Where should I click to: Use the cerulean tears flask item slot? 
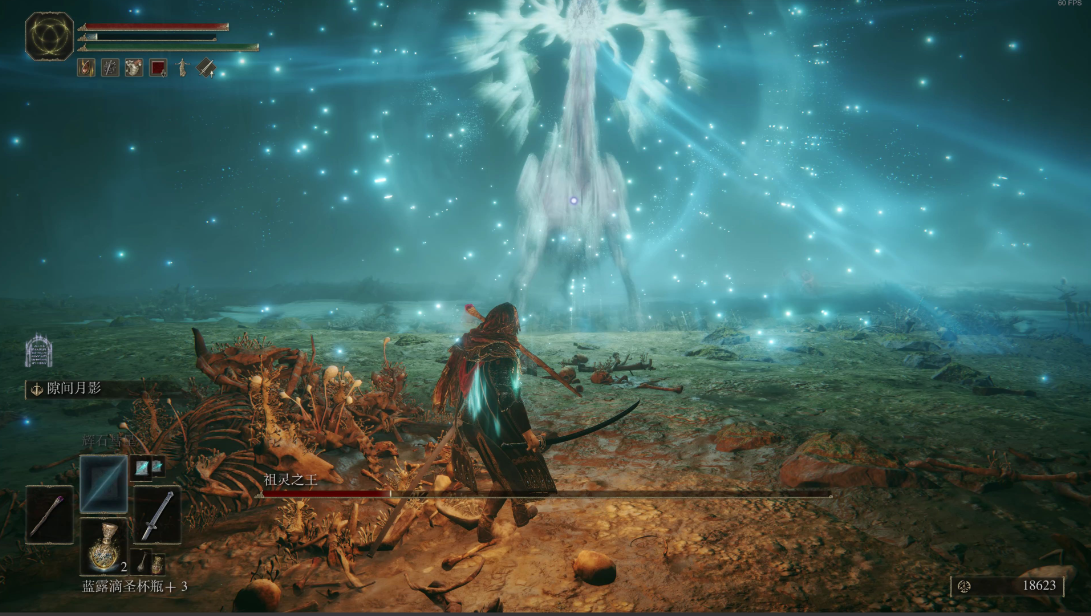point(104,547)
